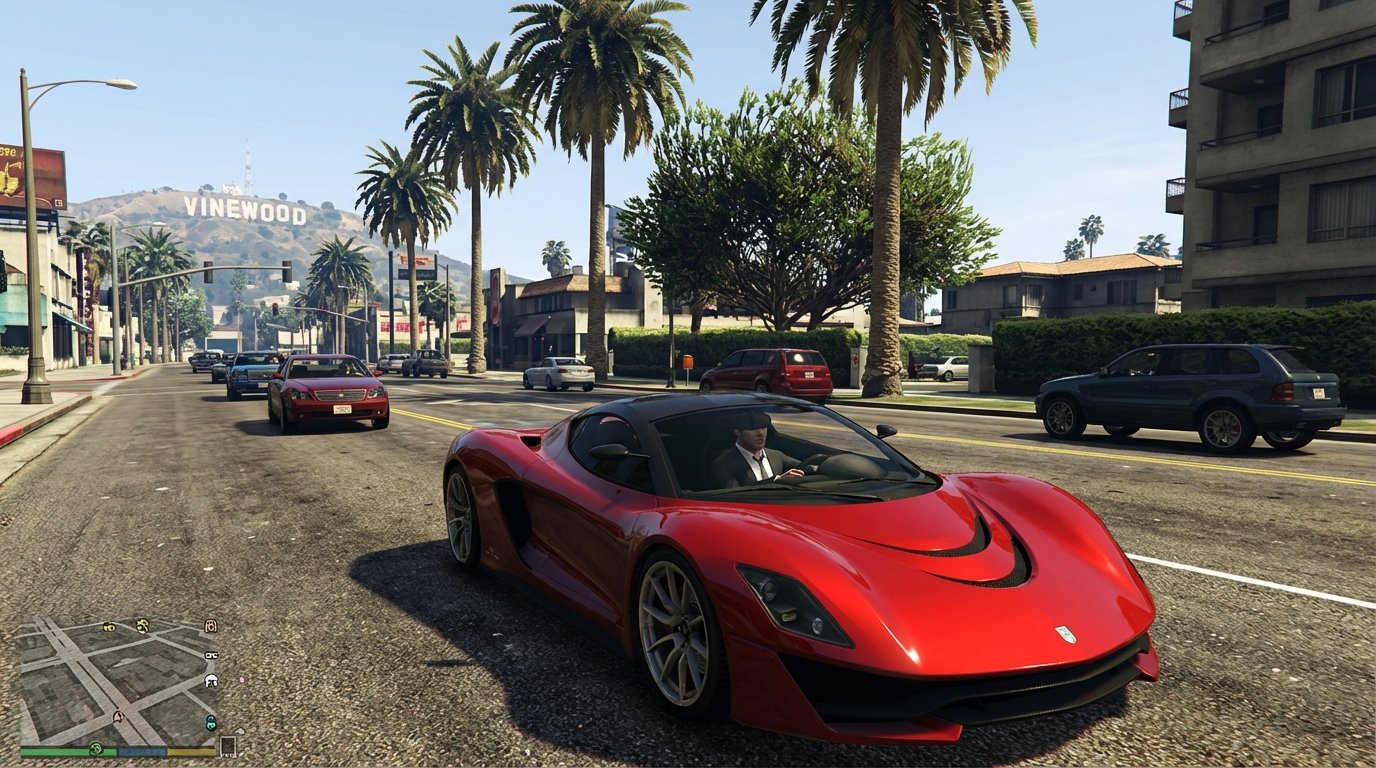Screen dimensions: 1376x768
Task: Select the clothing store icon on the minimap
Action: coord(209,681)
